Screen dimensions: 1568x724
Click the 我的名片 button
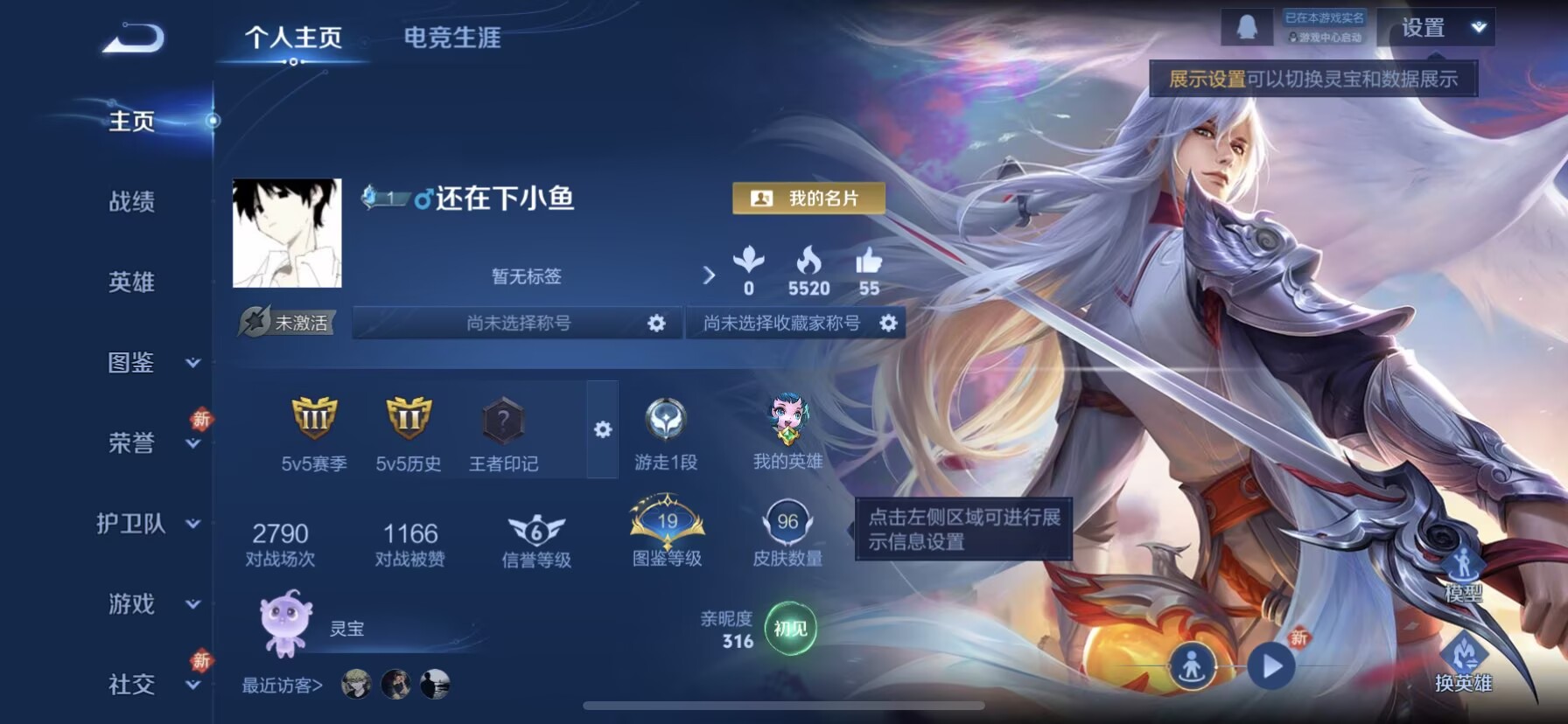click(807, 198)
